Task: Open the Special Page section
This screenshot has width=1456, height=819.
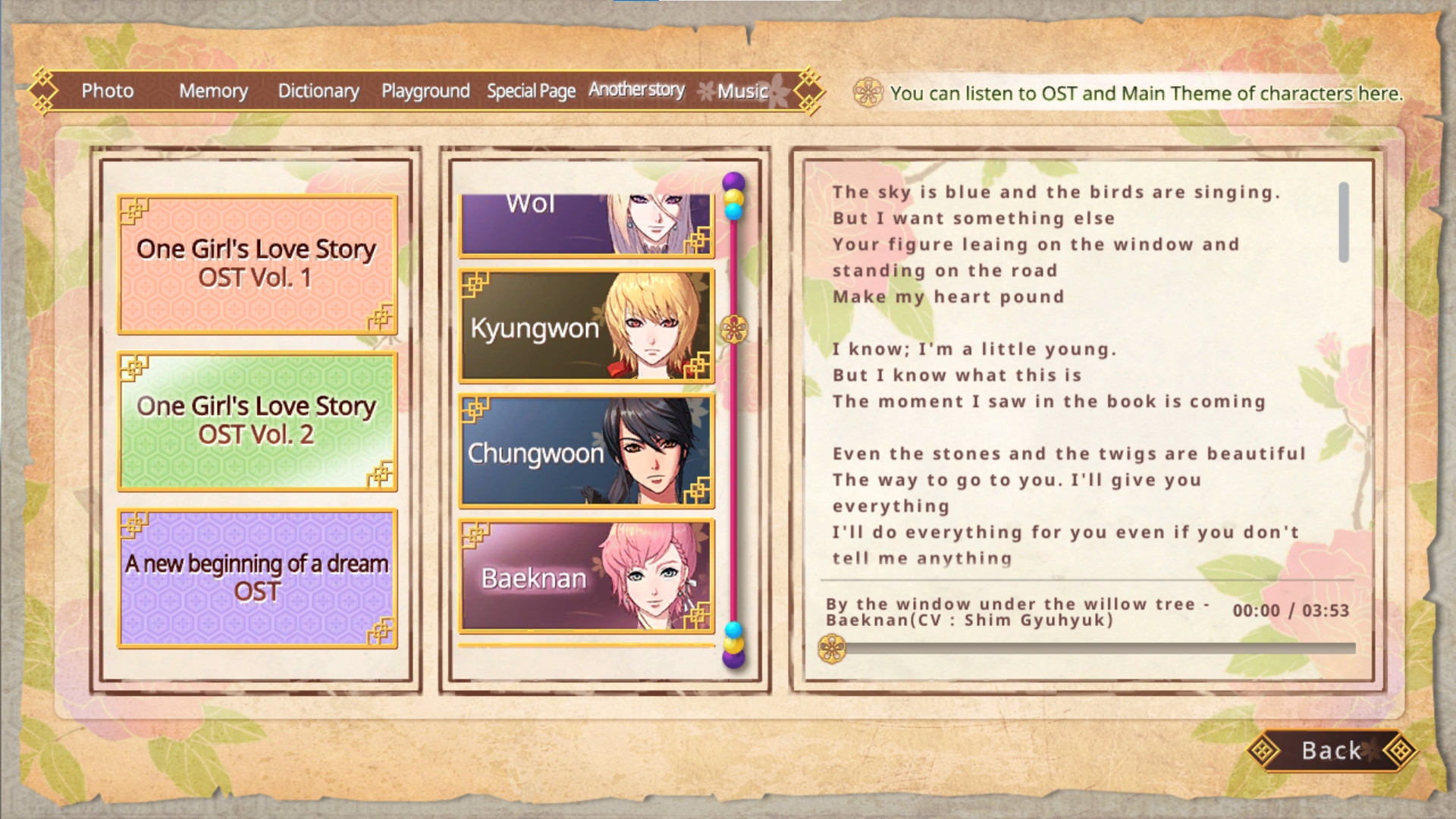Action: click(531, 90)
